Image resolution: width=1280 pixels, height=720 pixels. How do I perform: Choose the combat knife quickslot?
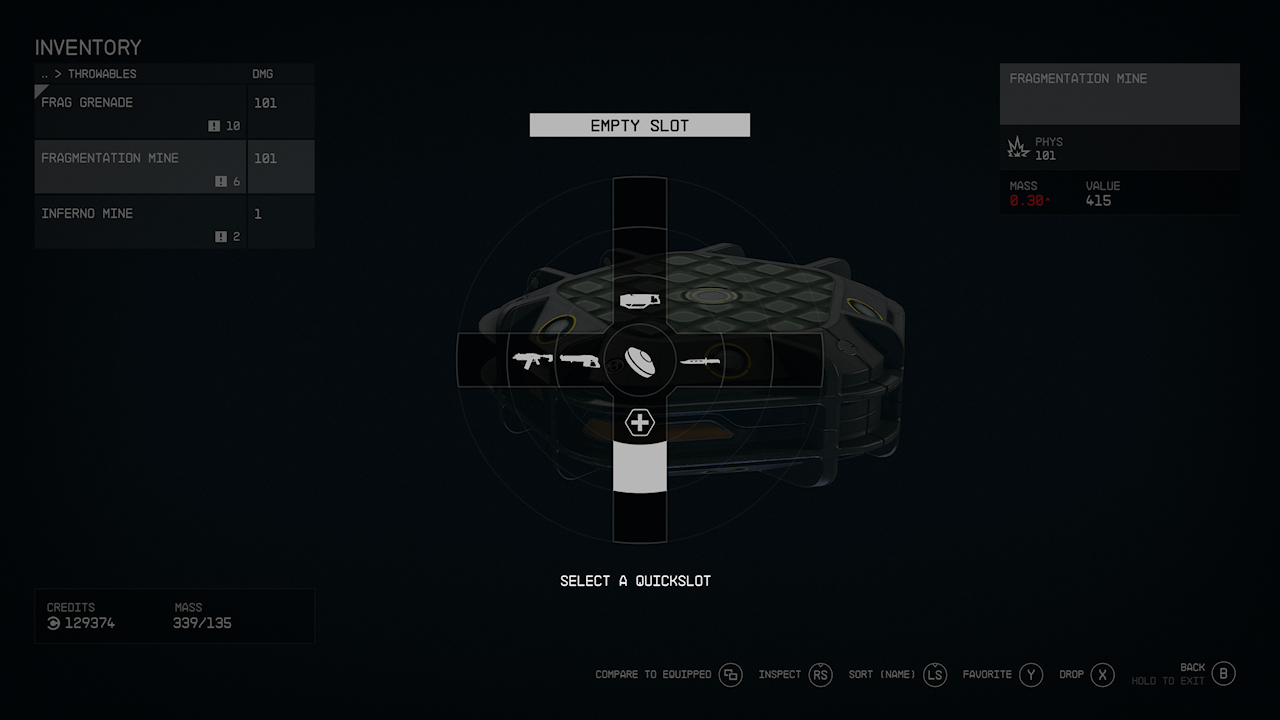point(700,360)
